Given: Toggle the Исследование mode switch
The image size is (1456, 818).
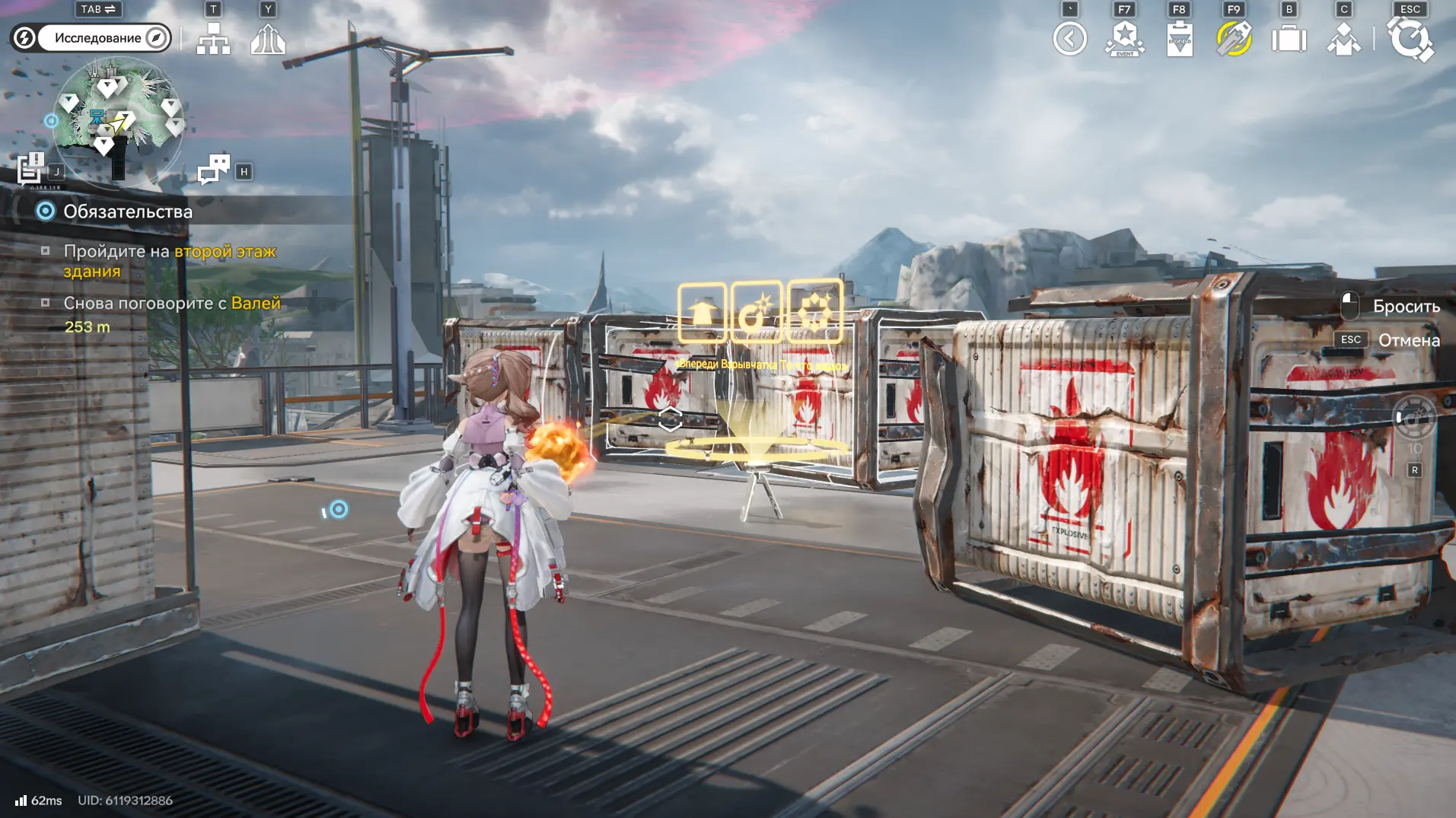Looking at the screenshot, I should (x=91, y=38).
